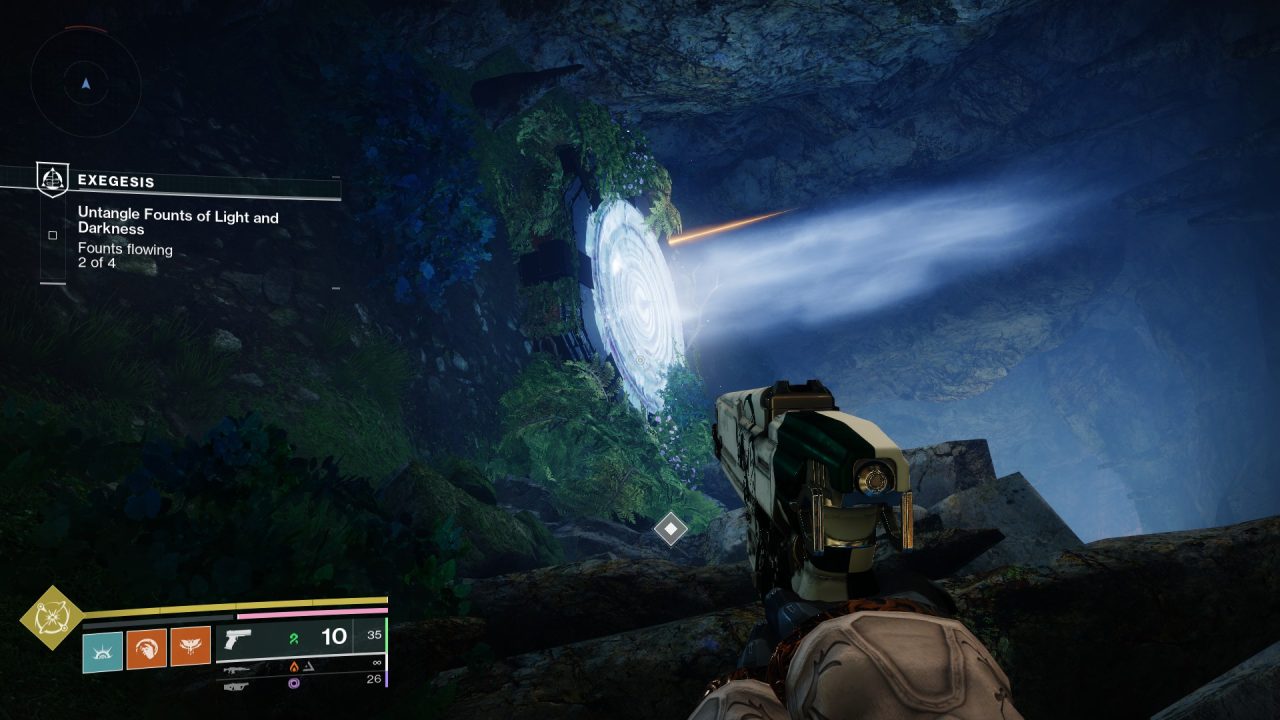Image resolution: width=1280 pixels, height=720 pixels.
Task: Click the white diamond objective waypoint marker
Action: 670,528
